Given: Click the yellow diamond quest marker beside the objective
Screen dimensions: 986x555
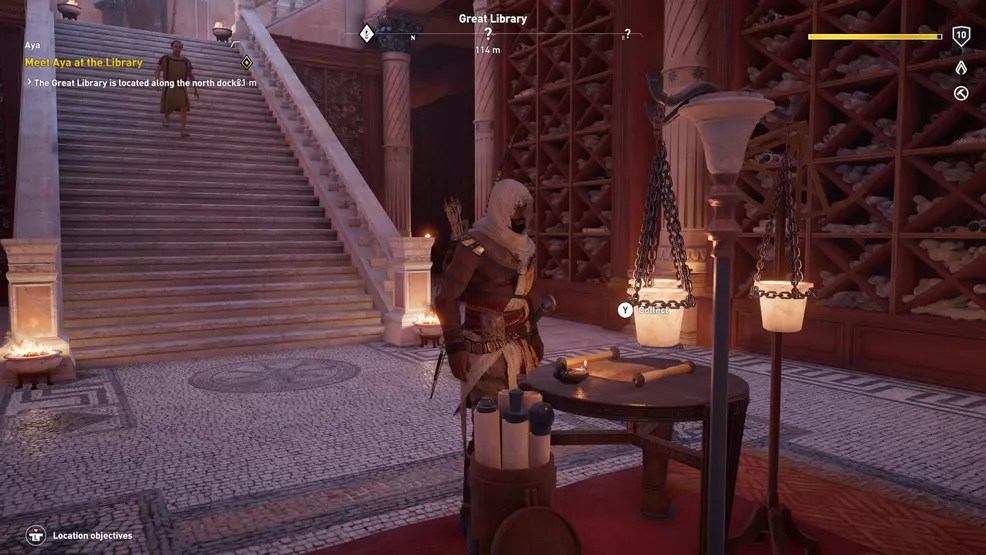Looking at the screenshot, I should [246, 63].
